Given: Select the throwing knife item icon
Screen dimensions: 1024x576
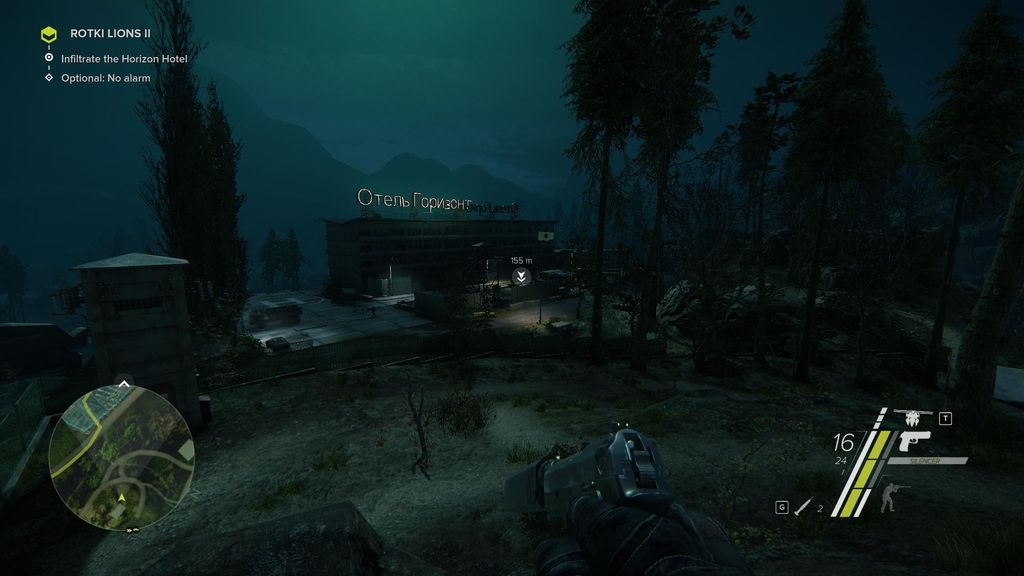Looking at the screenshot, I should 802,508.
